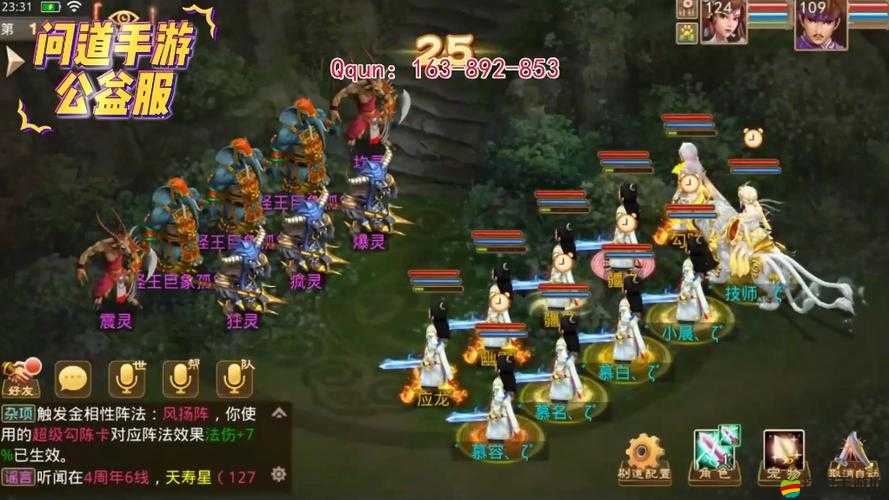Open the 角色 character action button

(715, 456)
